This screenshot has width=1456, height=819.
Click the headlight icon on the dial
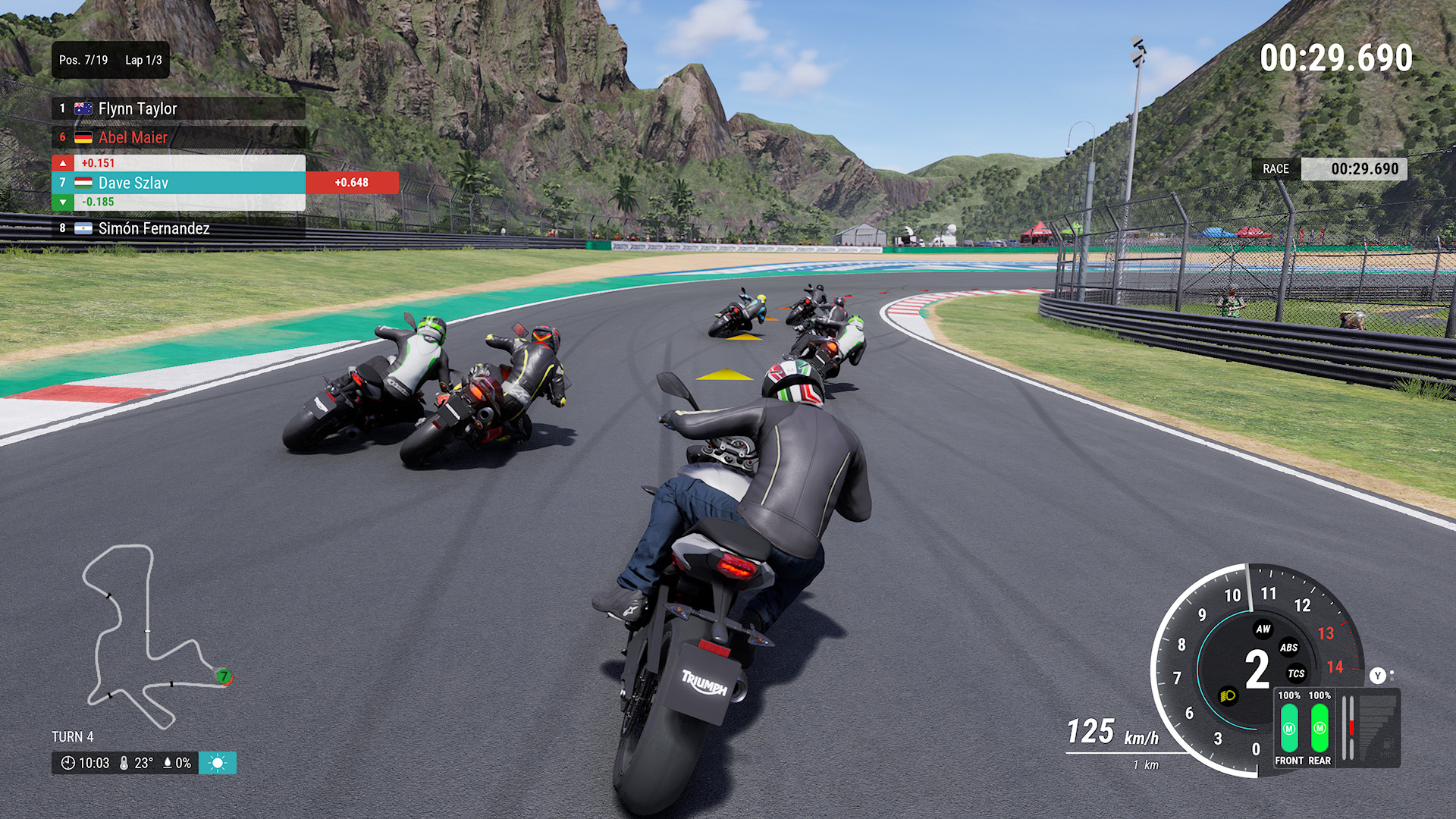coord(1228,695)
